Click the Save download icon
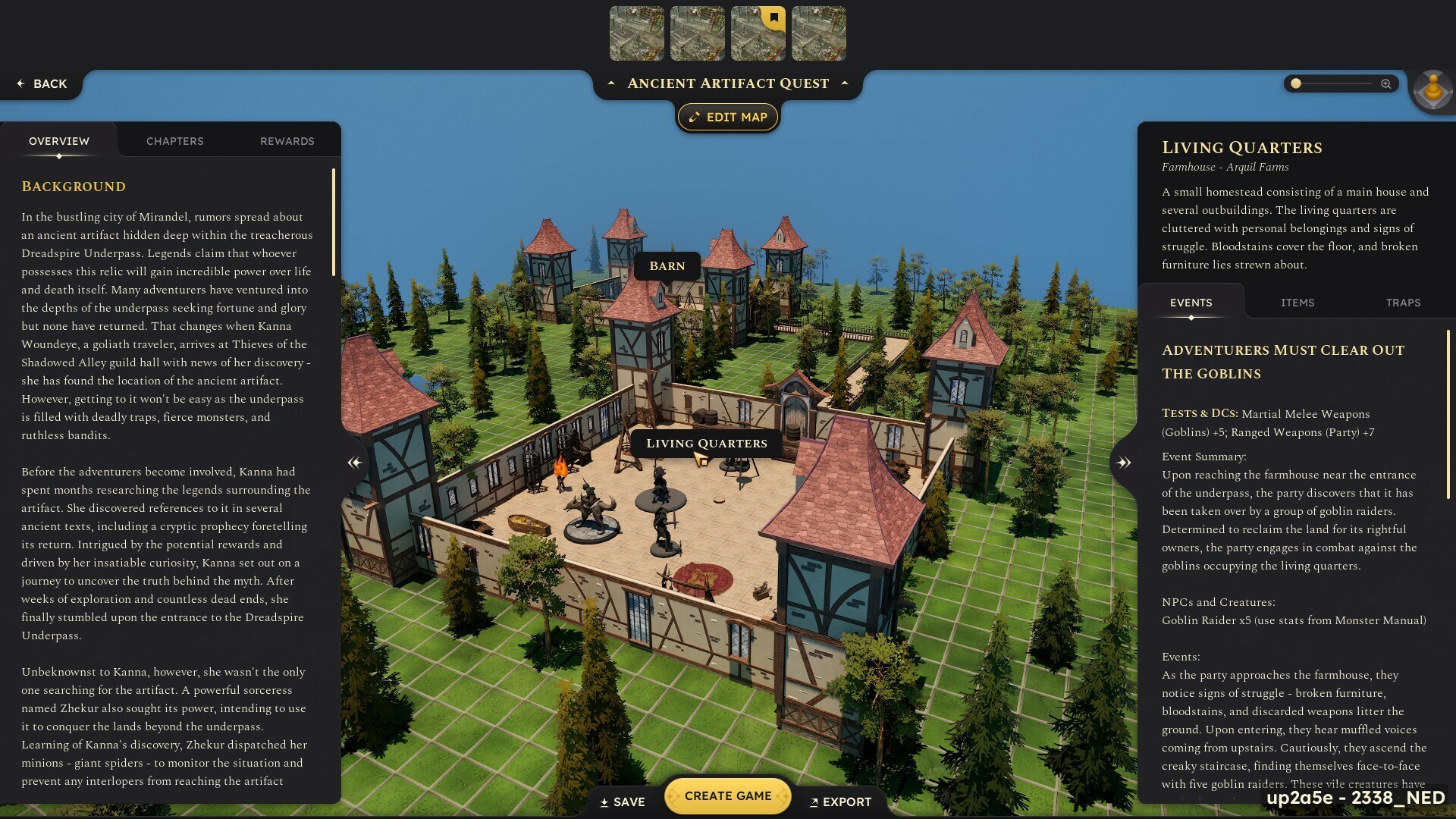 point(604,802)
